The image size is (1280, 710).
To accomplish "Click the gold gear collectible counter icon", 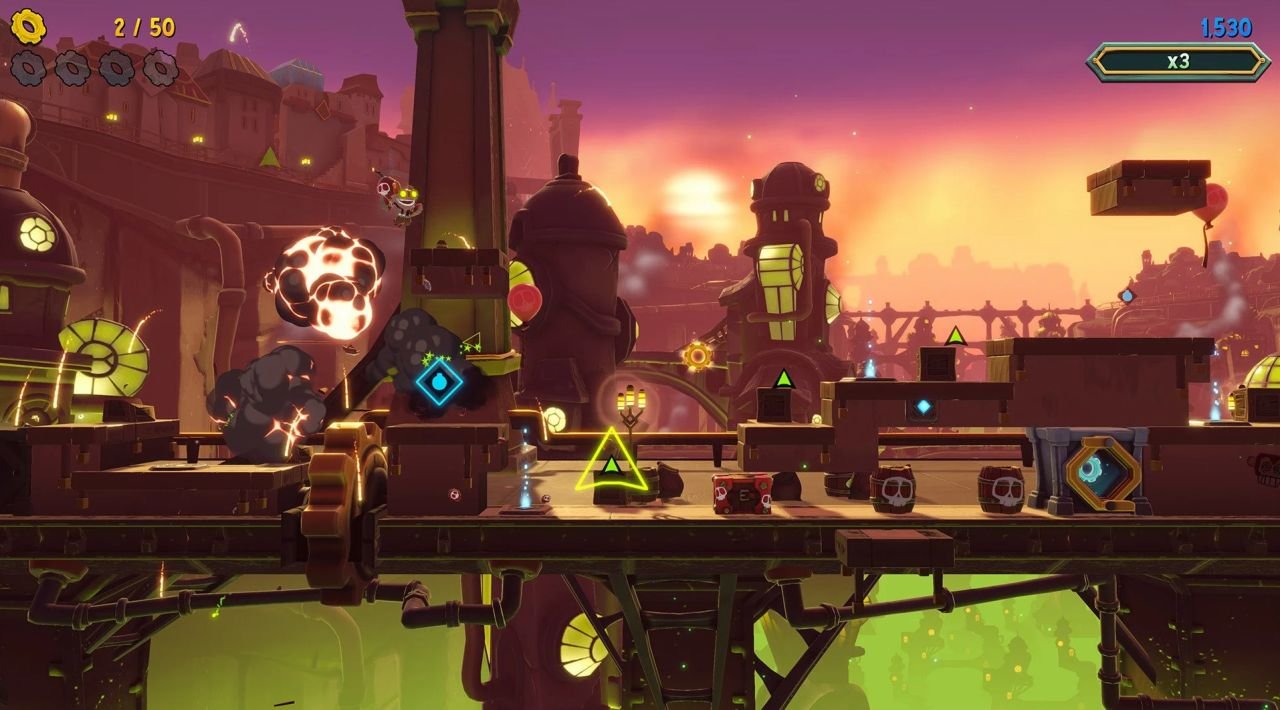I will pyautogui.click(x=28, y=27).
